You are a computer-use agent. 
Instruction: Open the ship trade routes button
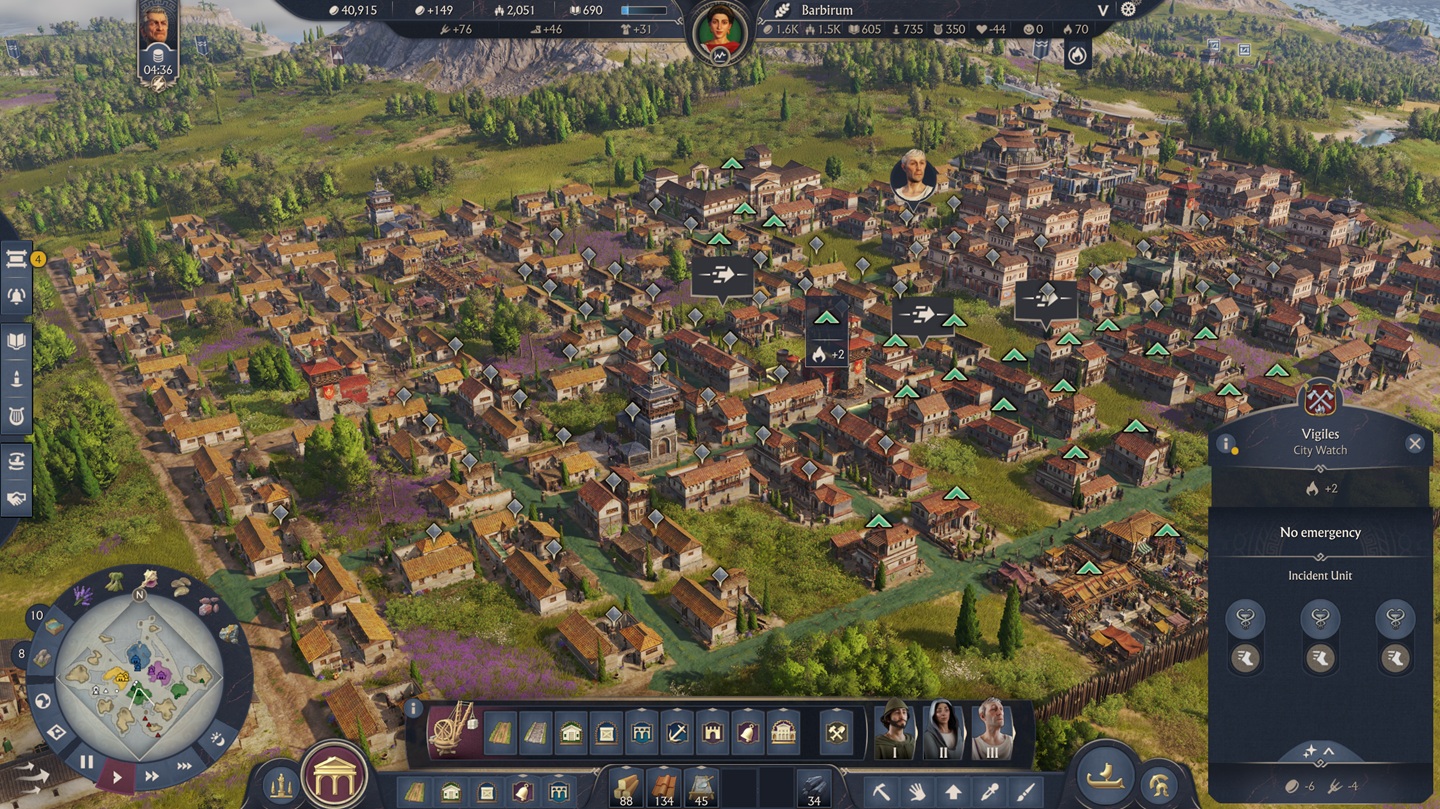point(1104,781)
